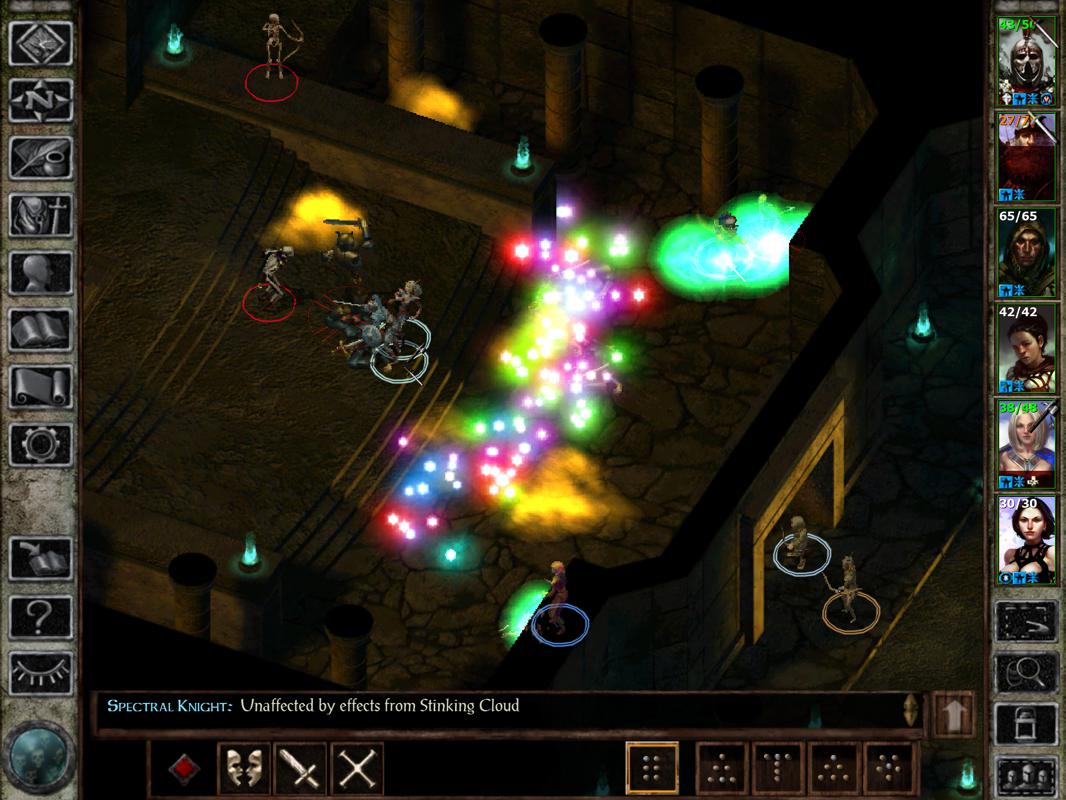Viewport: 1066px width, 800px height.
Task: Open the area map with the compass button
Action: tap(41, 100)
